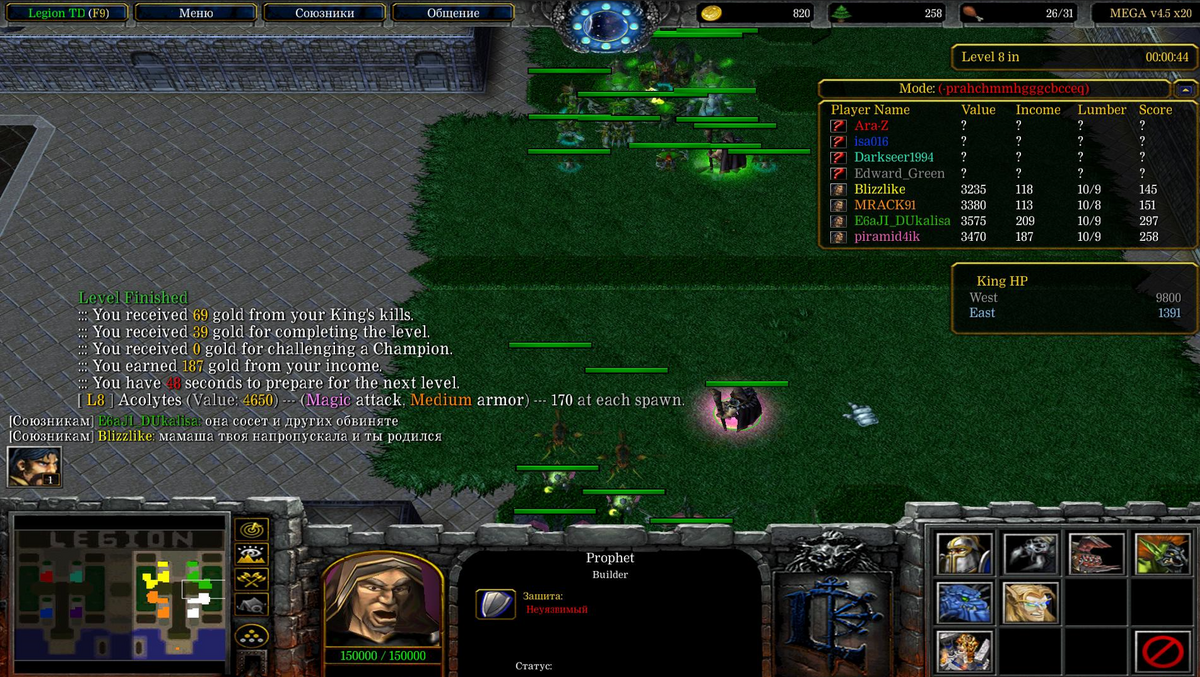Screen dimensions: 1200x677
Task: Click the Prophet builder portrait
Action: click(383, 598)
